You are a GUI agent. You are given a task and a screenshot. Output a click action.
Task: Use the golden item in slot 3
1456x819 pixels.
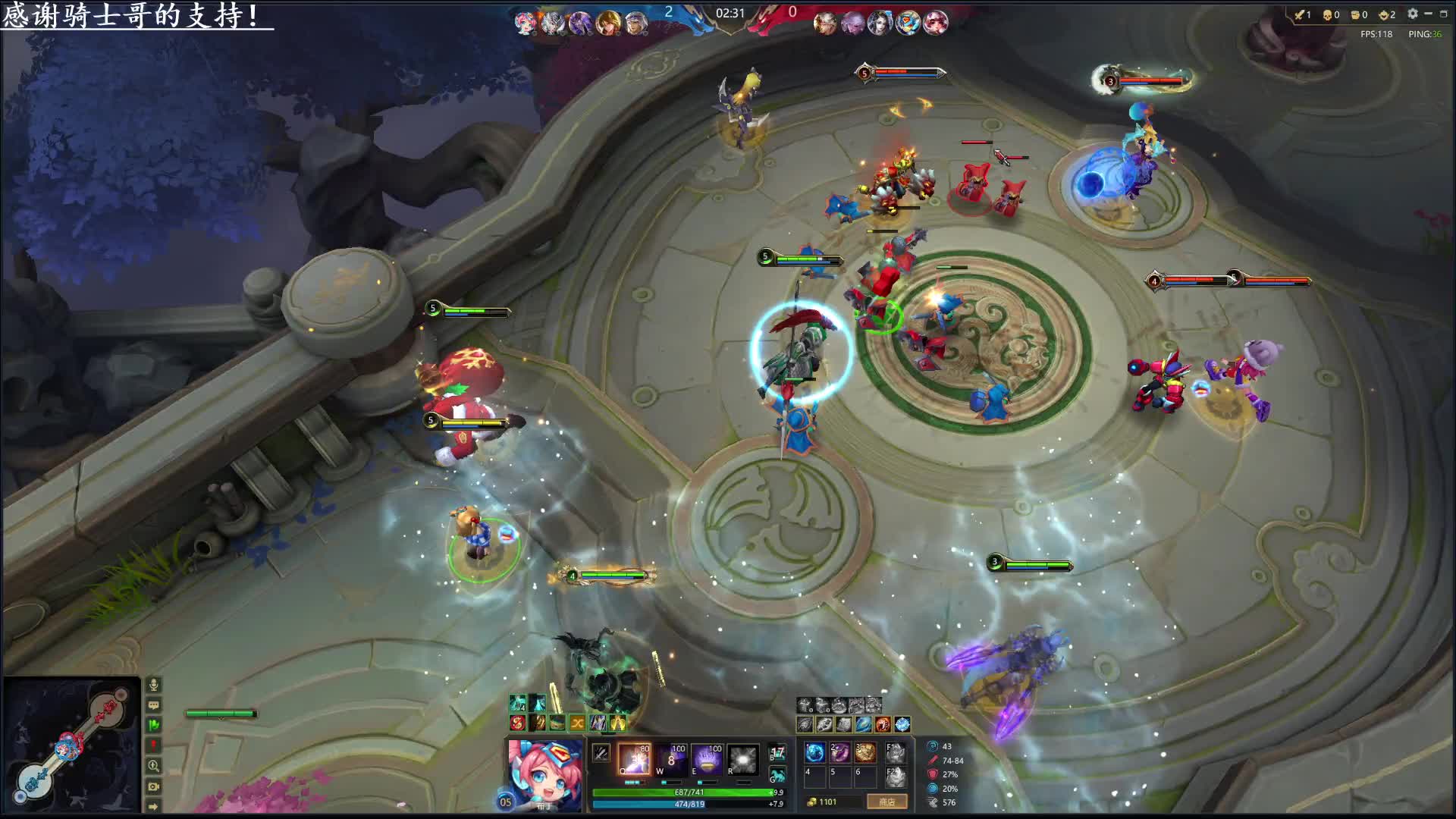(x=864, y=752)
